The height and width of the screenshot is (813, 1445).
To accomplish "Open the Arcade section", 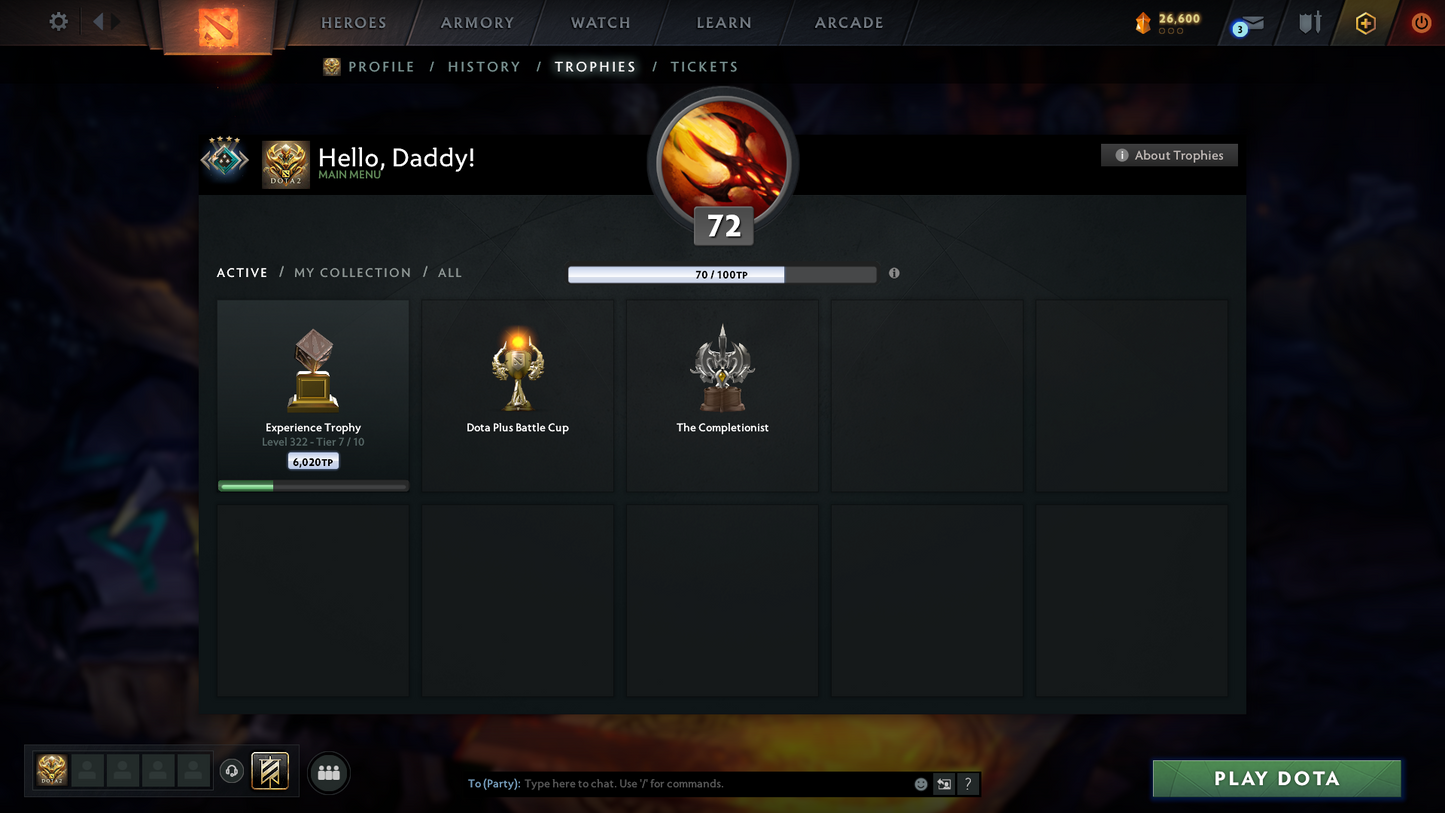I will tap(849, 23).
